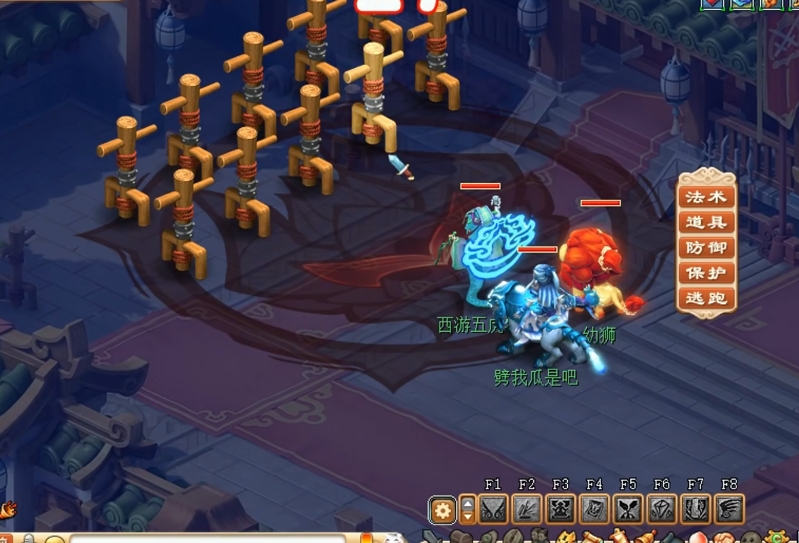This screenshot has height=543, width=799.
Task: Click the 逃跑 flee button
Action: (x=707, y=298)
